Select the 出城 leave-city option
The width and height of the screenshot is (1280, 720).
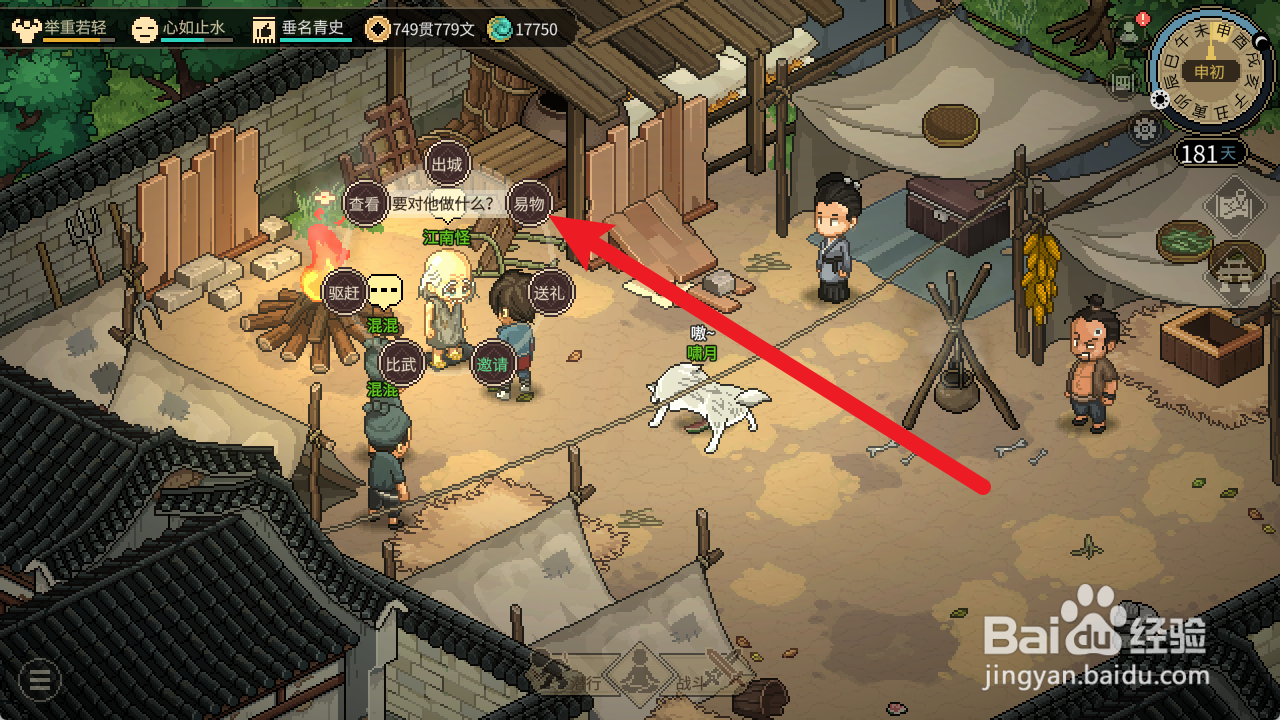coord(447,163)
